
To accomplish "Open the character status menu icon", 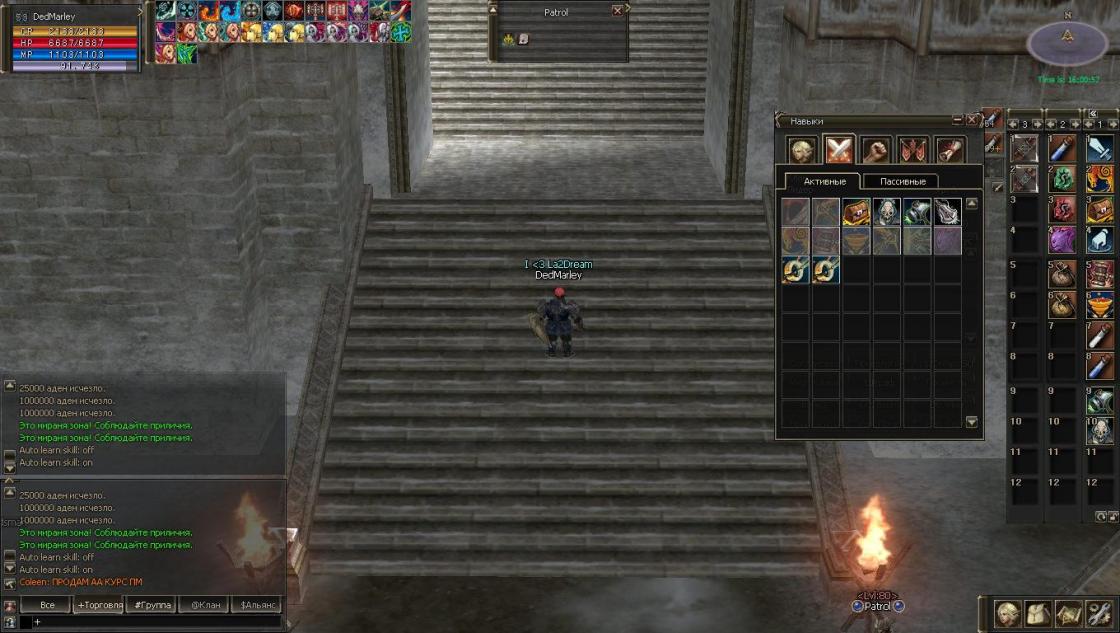I will pyautogui.click(x=1007, y=613).
